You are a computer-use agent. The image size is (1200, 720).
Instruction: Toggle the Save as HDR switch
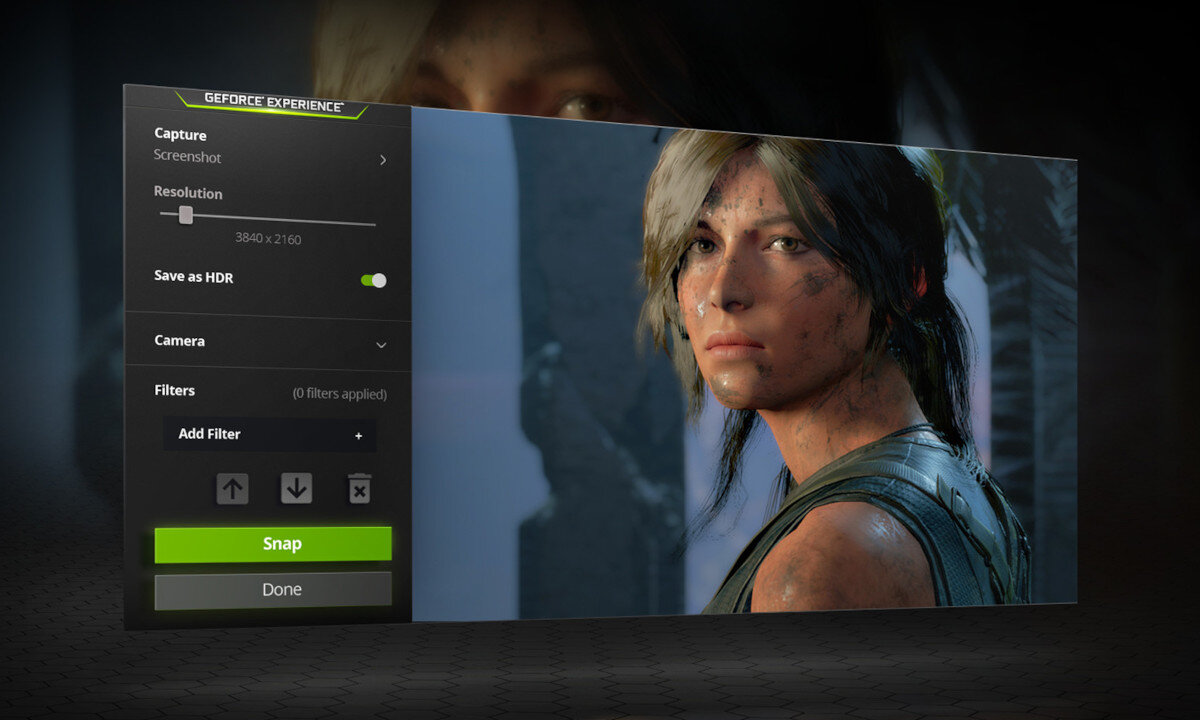click(x=374, y=280)
